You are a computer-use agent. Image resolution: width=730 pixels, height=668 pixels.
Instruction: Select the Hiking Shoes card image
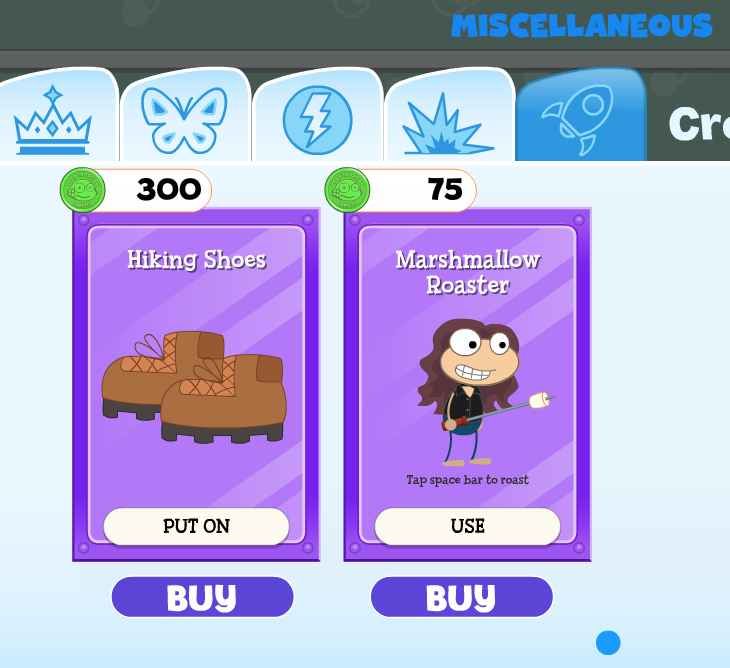195,386
